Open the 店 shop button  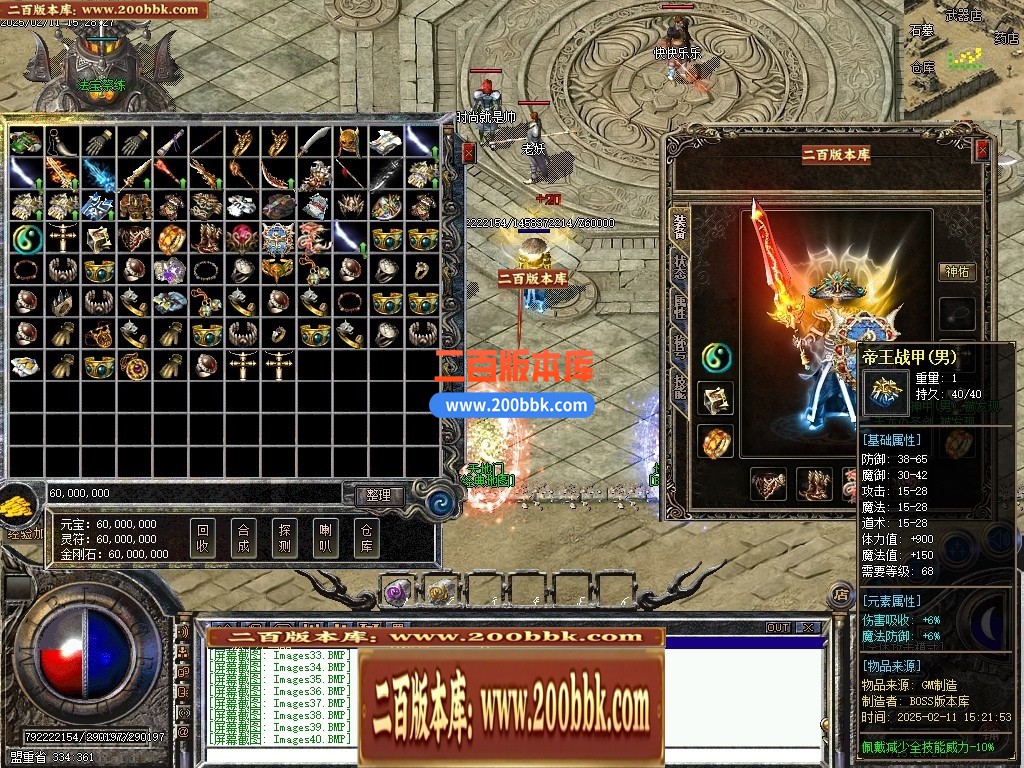point(840,594)
